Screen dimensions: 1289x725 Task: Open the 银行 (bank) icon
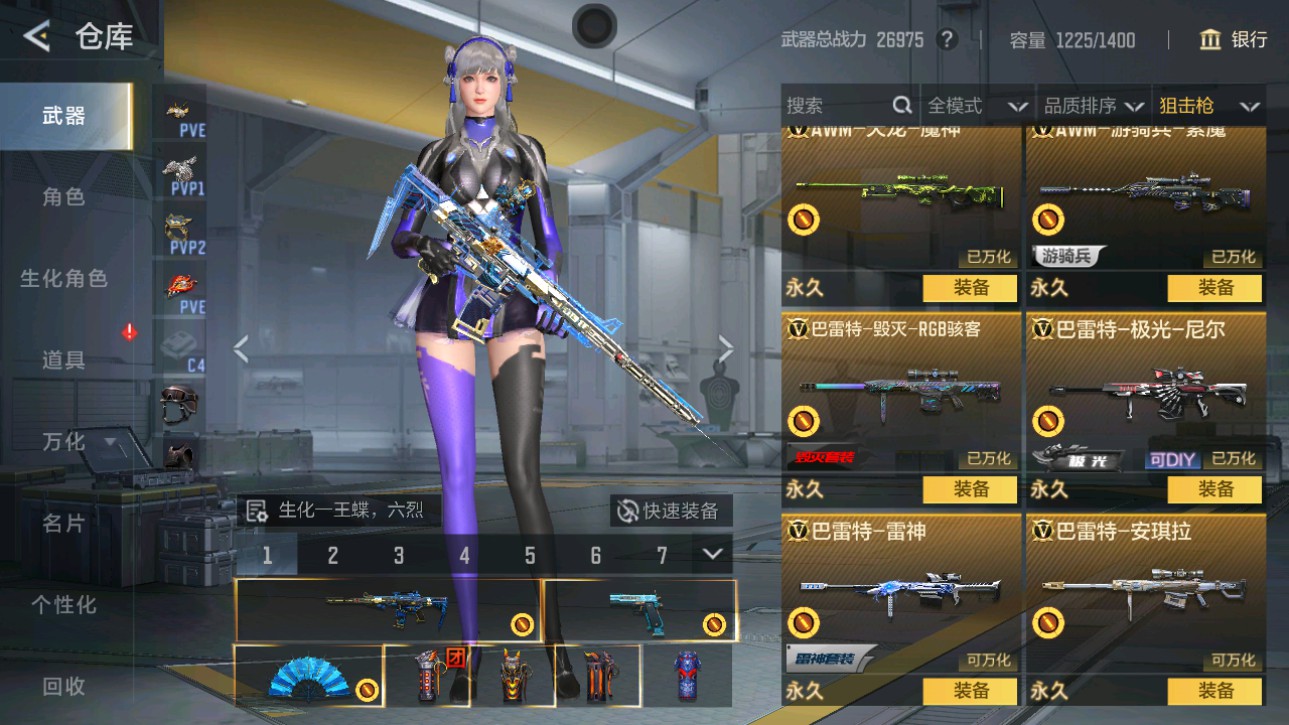coord(1209,40)
